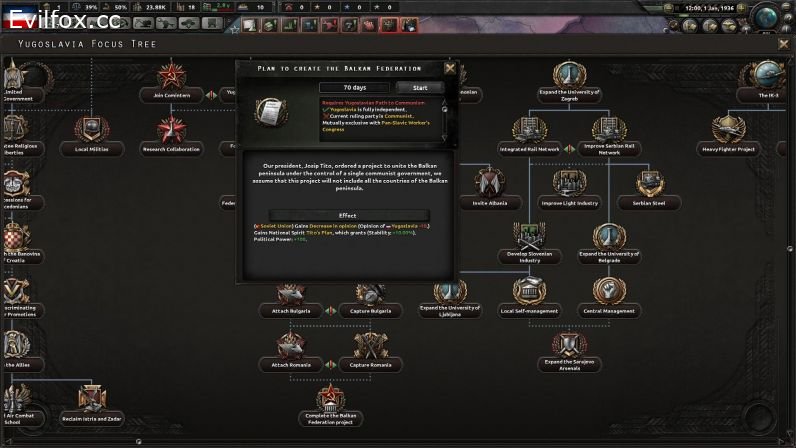The height and width of the screenshot is (448, 796).
Task: Select the Improve Light Industry focus
Action: click(x=569, y=186)
